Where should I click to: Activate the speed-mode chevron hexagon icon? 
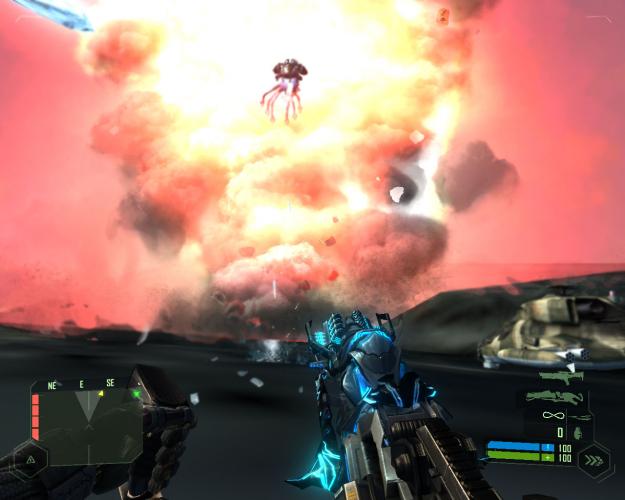click(592, 462)
